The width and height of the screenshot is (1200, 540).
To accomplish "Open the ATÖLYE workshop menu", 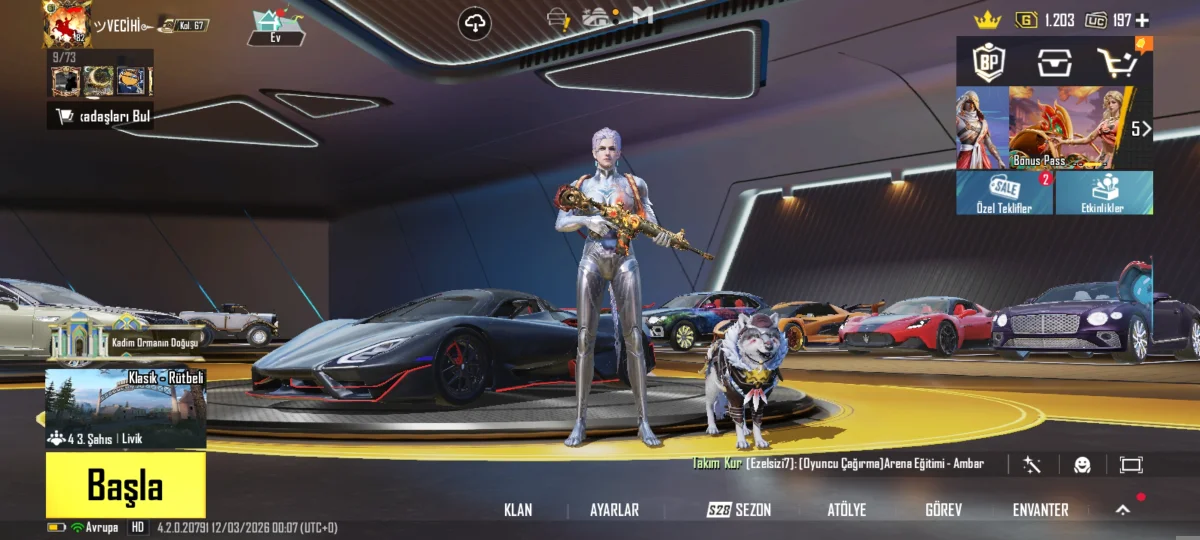I will click(x=846, y=510).
